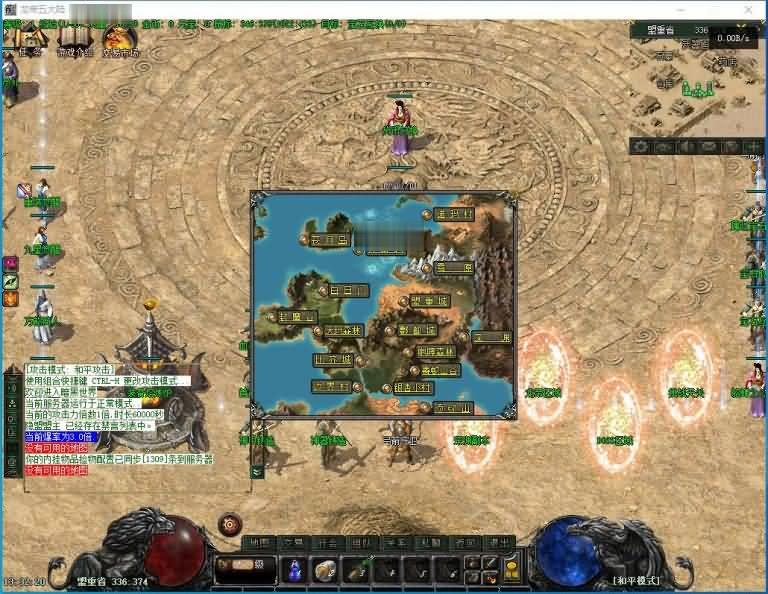Close the game window
The image size is (768, 594).
(749, 8)
